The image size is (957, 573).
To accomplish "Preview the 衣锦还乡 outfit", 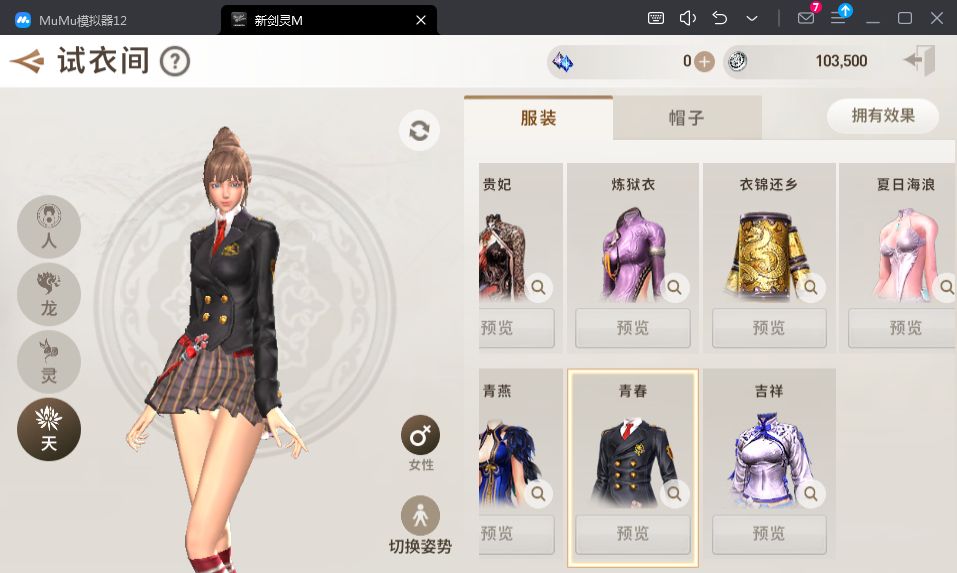I will [768, 328].
